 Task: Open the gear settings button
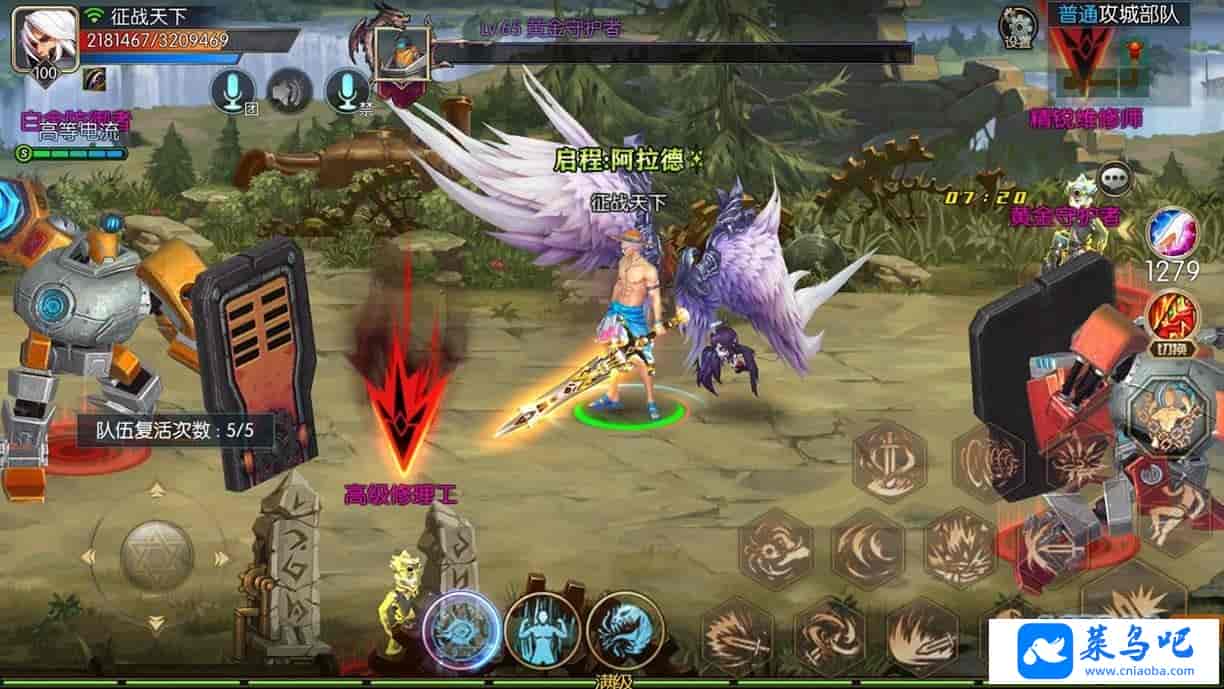(x=1018, y=27)
